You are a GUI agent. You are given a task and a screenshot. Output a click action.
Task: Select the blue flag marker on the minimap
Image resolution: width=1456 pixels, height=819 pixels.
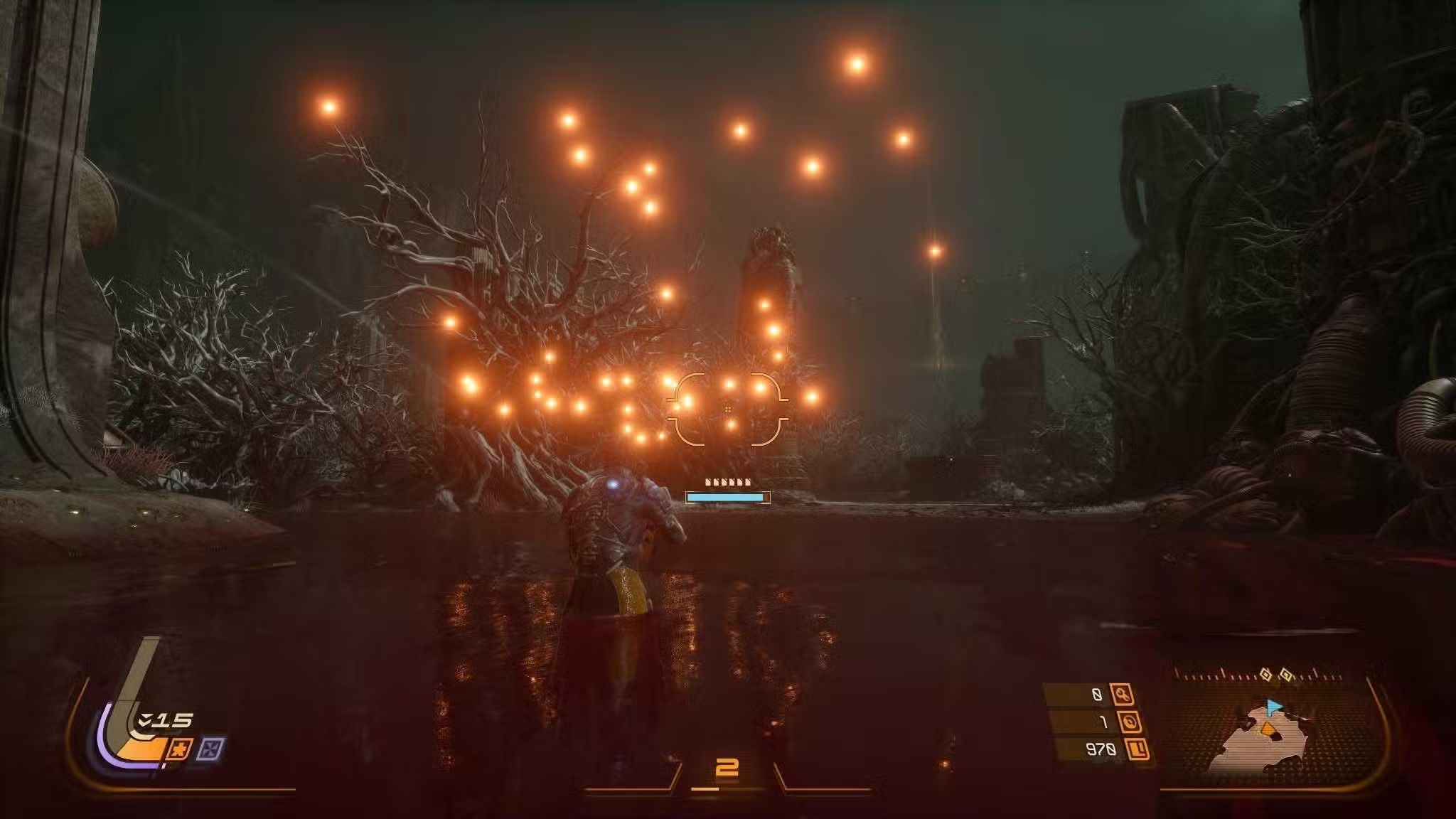[x=1273, y=707]
